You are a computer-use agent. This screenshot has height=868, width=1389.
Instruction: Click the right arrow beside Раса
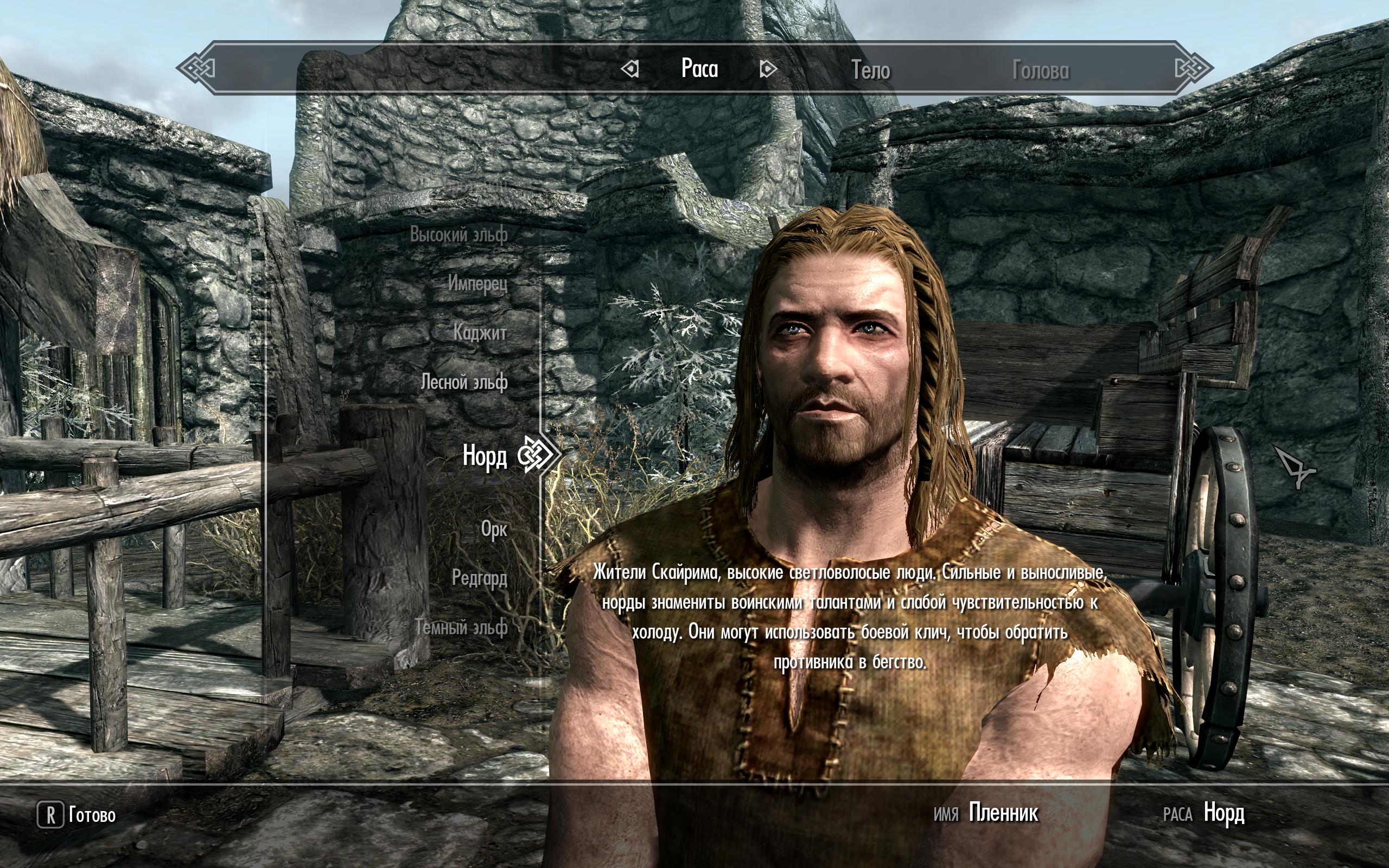(767, 69)
